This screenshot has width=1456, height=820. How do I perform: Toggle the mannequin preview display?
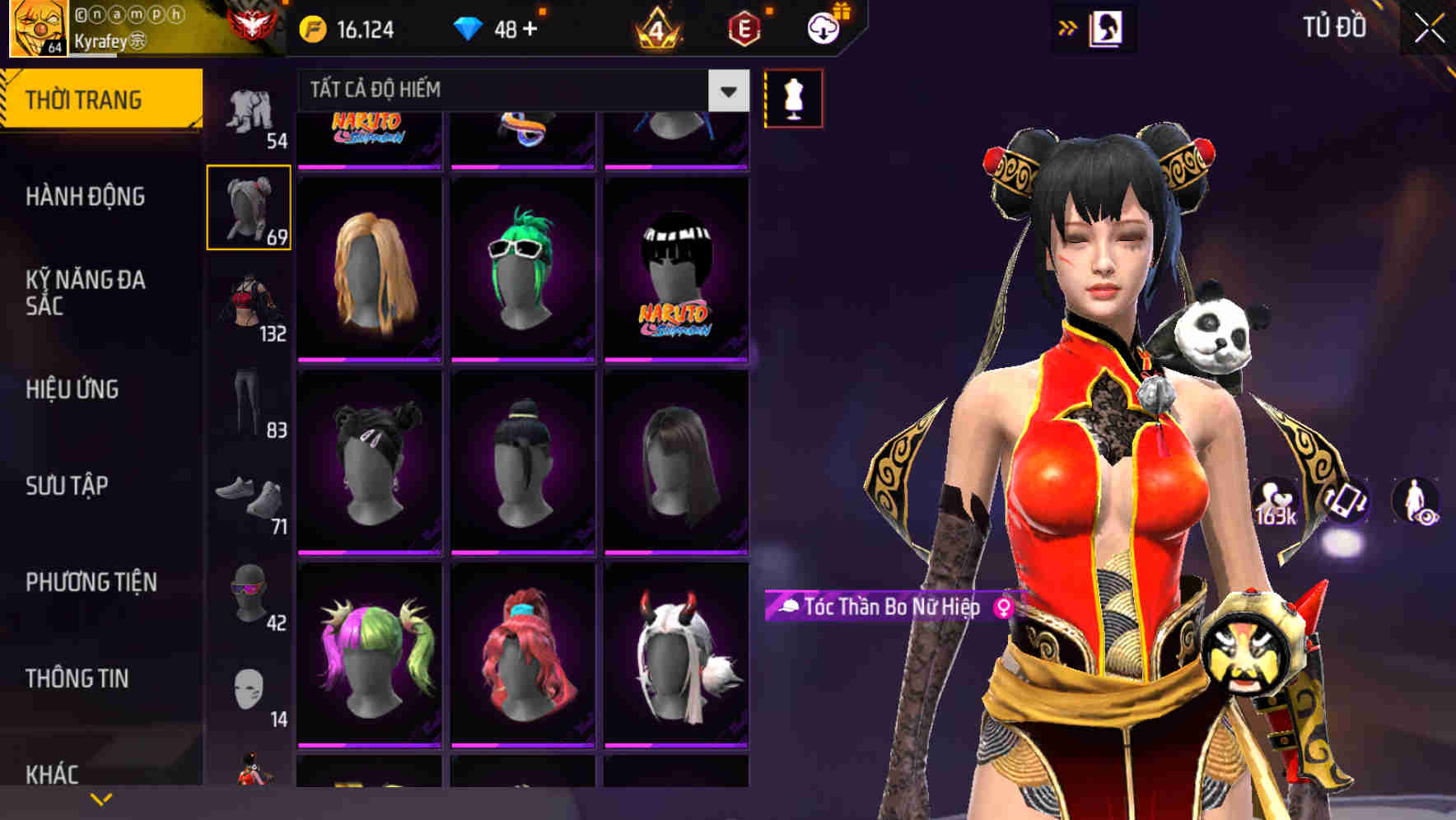pos(793,97)
